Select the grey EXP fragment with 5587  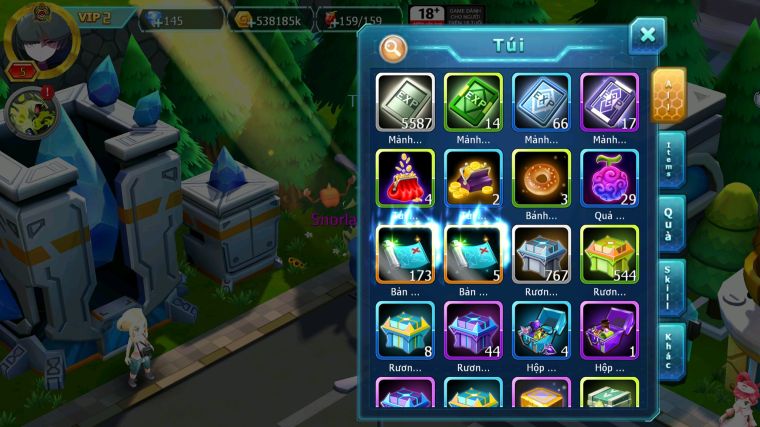click(406, 103)
